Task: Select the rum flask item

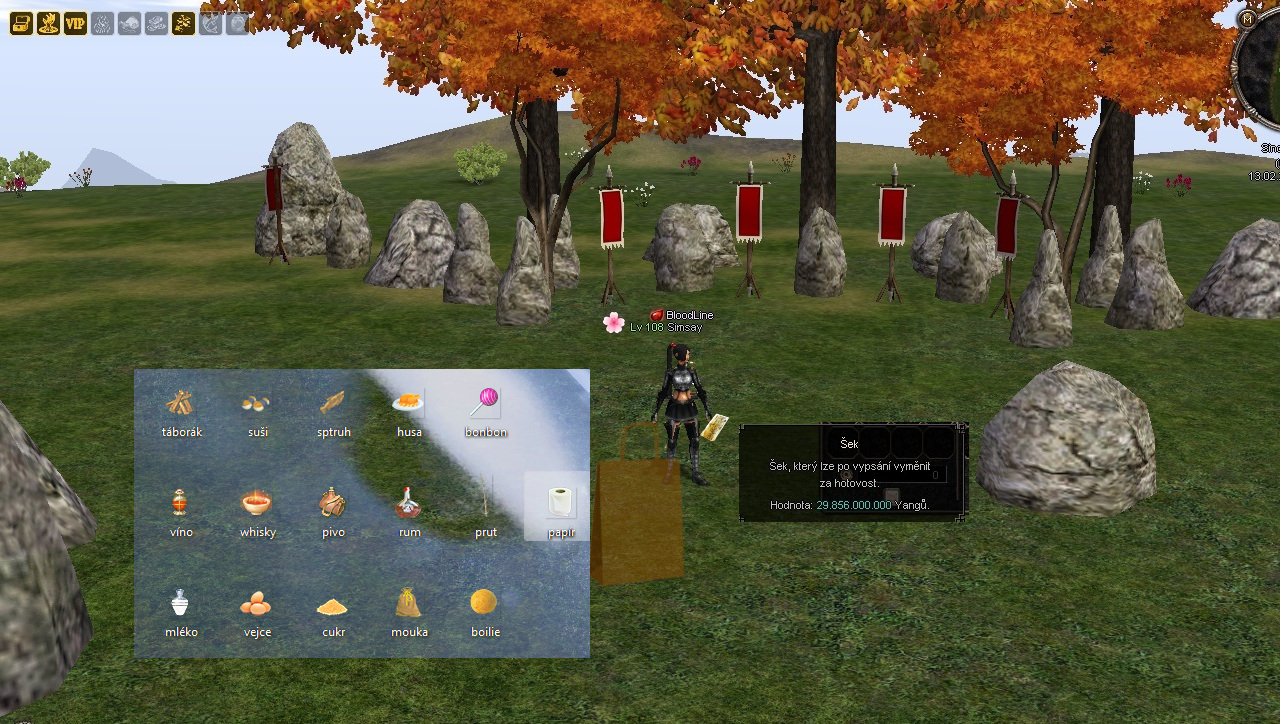Action: pyautogui.click(x=409, y=502)
